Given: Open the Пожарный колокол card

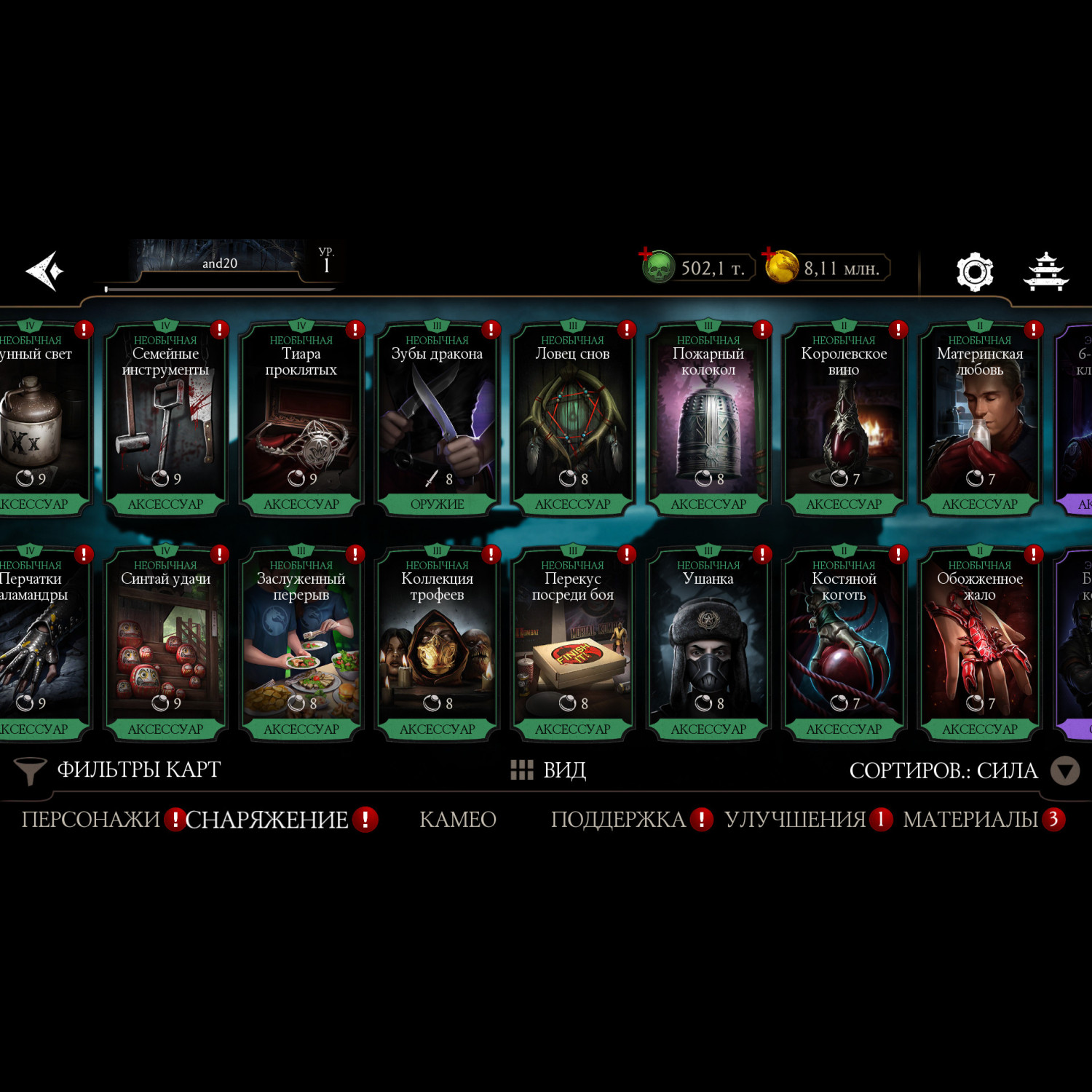Looking at the screenshot, I should (708, 419).
